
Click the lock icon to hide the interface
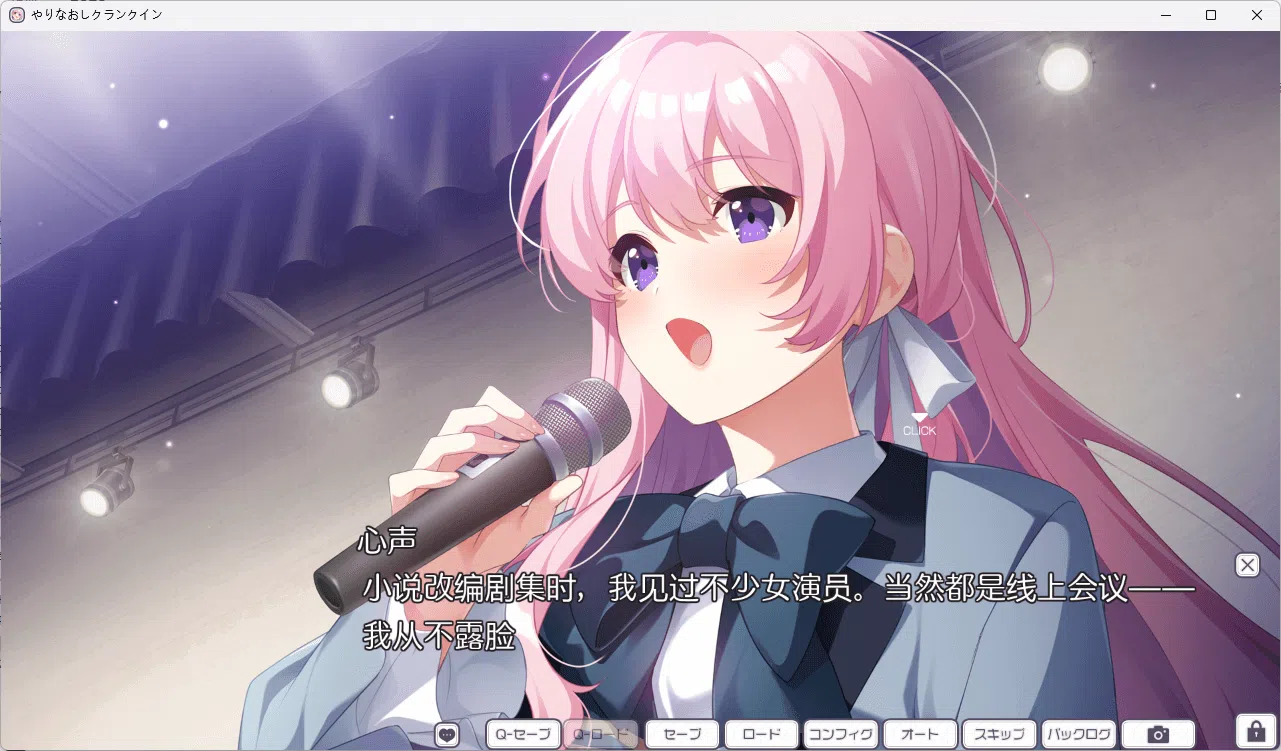pos(1256,733)
